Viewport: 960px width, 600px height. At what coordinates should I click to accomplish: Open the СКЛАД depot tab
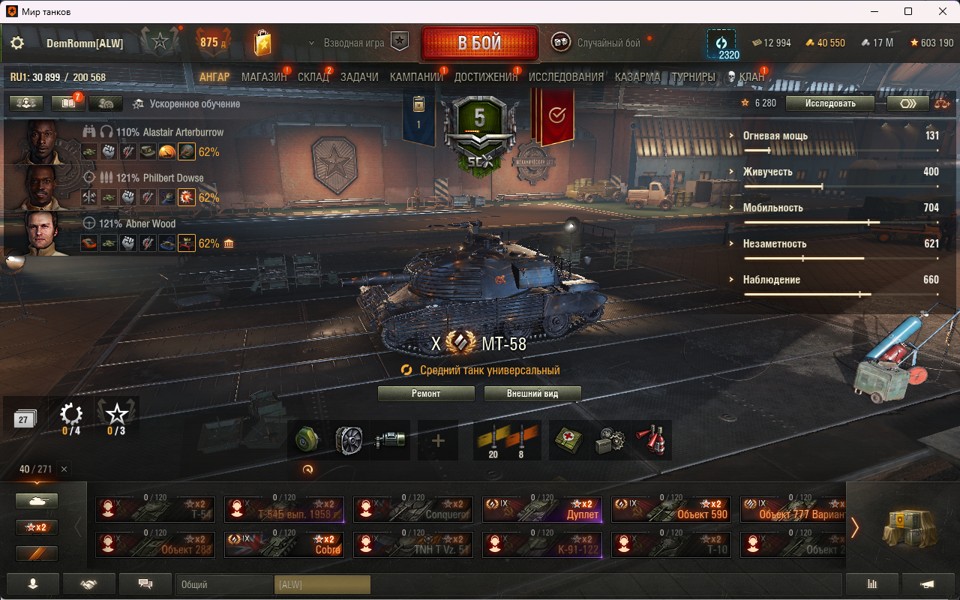(313, 77)
